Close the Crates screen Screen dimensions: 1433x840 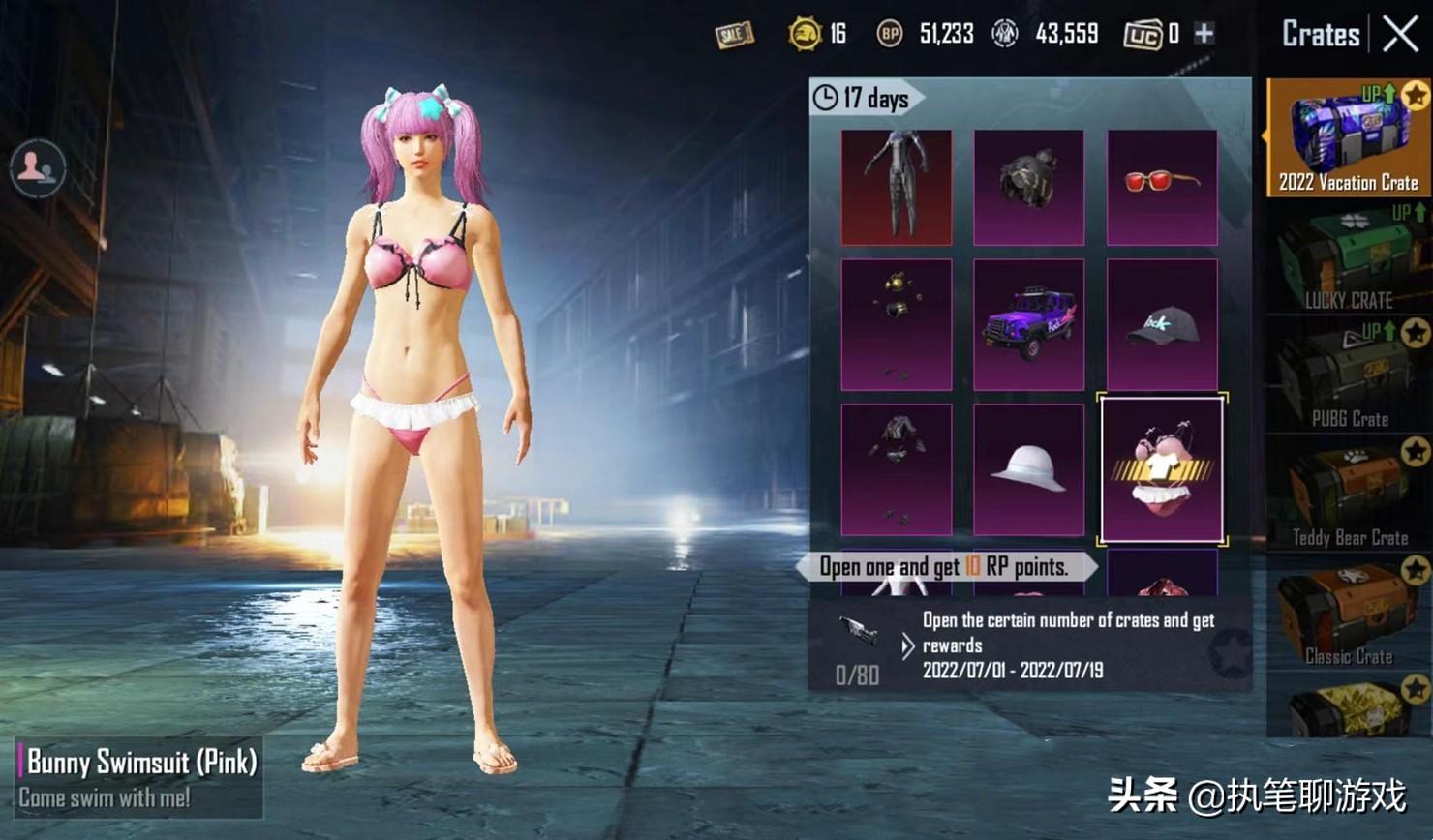tap(1400, 35)
